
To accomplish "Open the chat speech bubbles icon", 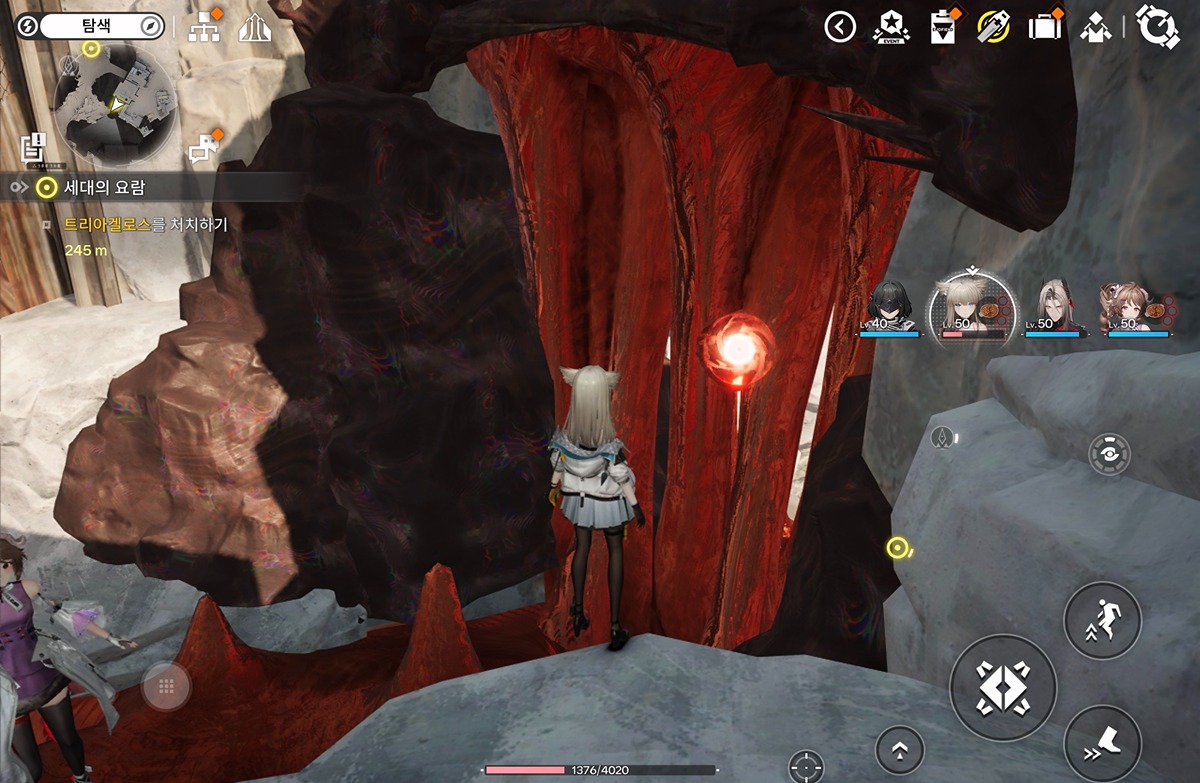I will pos(204,147).
